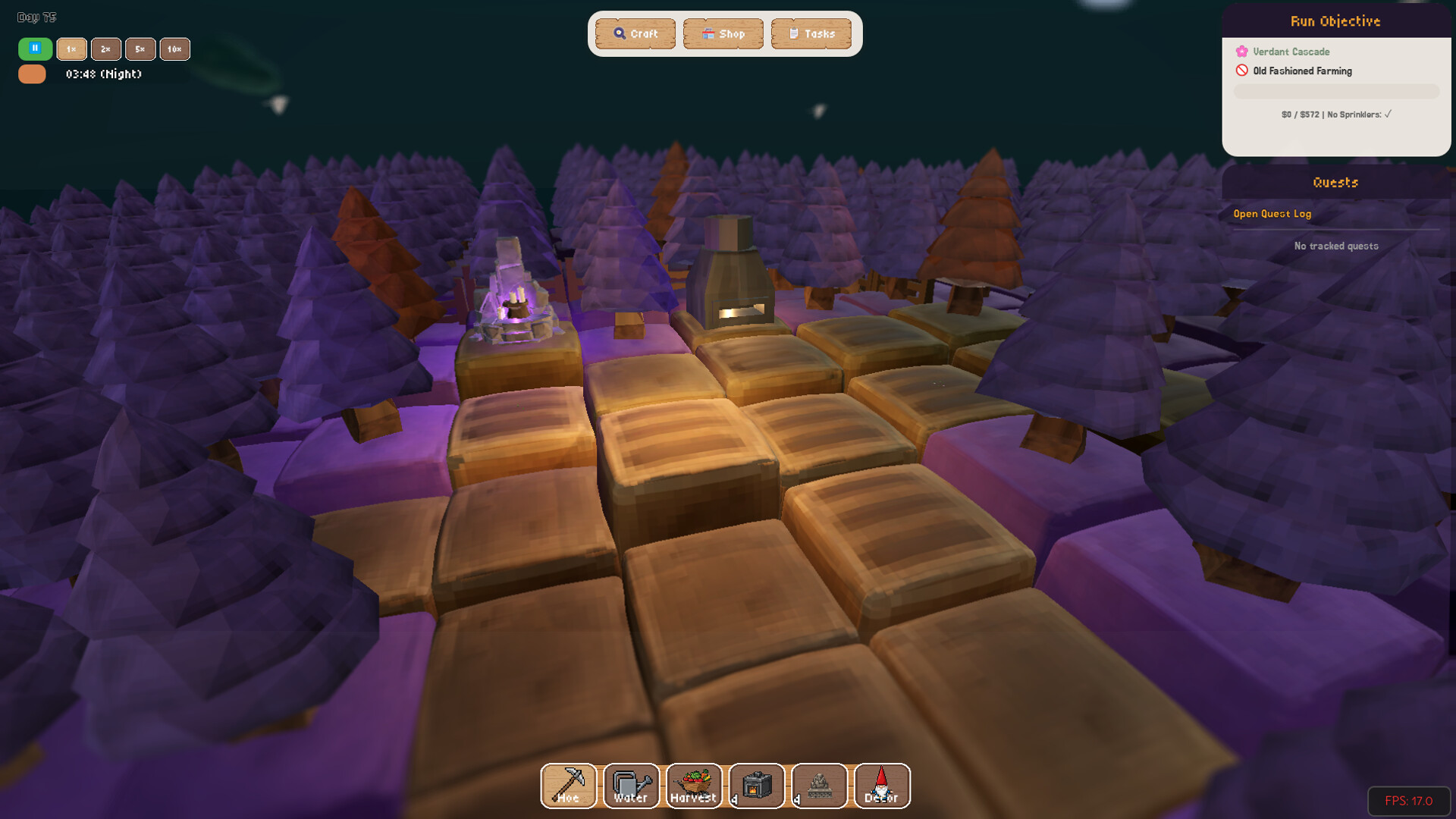Expand the Quests panel header
The image size is (1456, 819).
tap(1335, 183)
